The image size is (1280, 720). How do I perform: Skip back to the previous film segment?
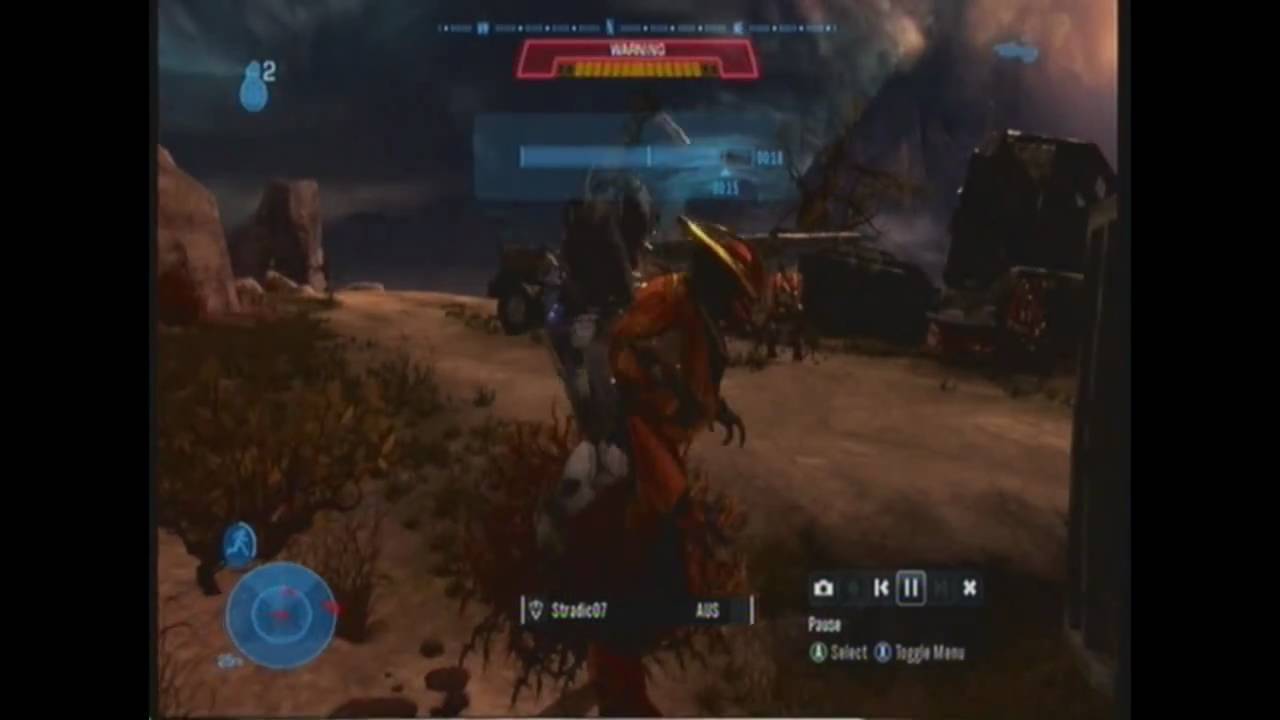tap(881, 588)
